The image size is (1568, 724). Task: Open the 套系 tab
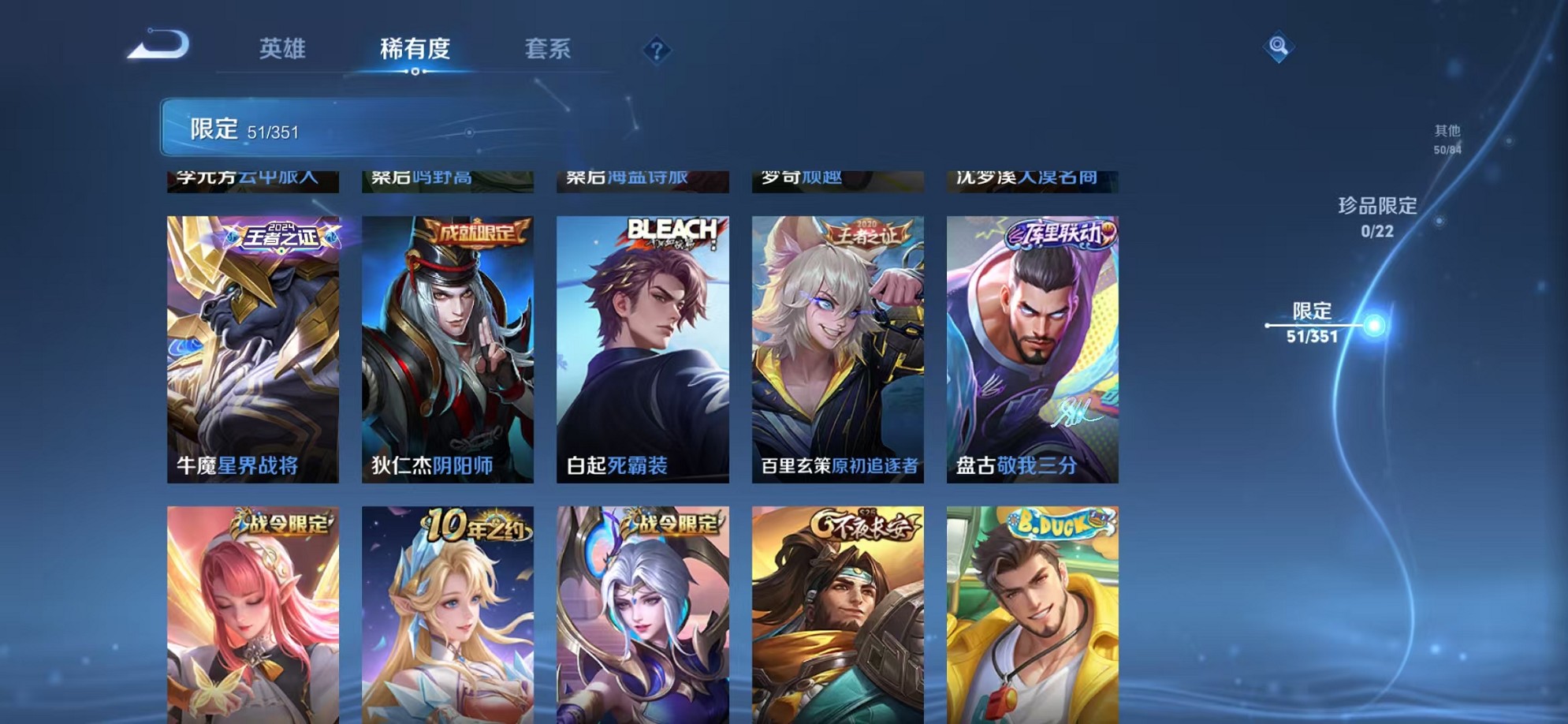tap(552, 49)
